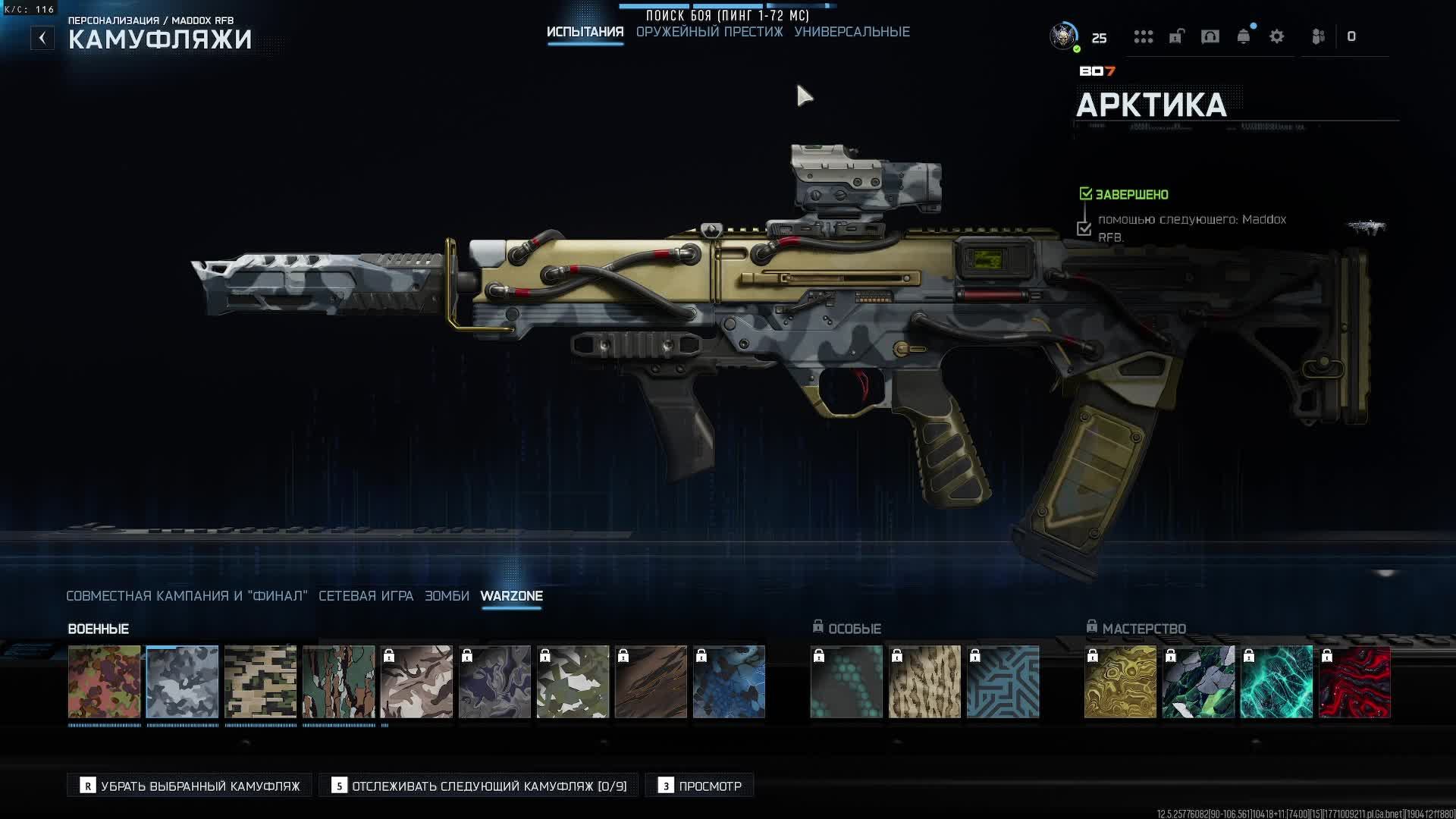This screenshot has width=1456, height=819.
Task: Pick the orange-green woodland camo swatch
Action: 105,682
